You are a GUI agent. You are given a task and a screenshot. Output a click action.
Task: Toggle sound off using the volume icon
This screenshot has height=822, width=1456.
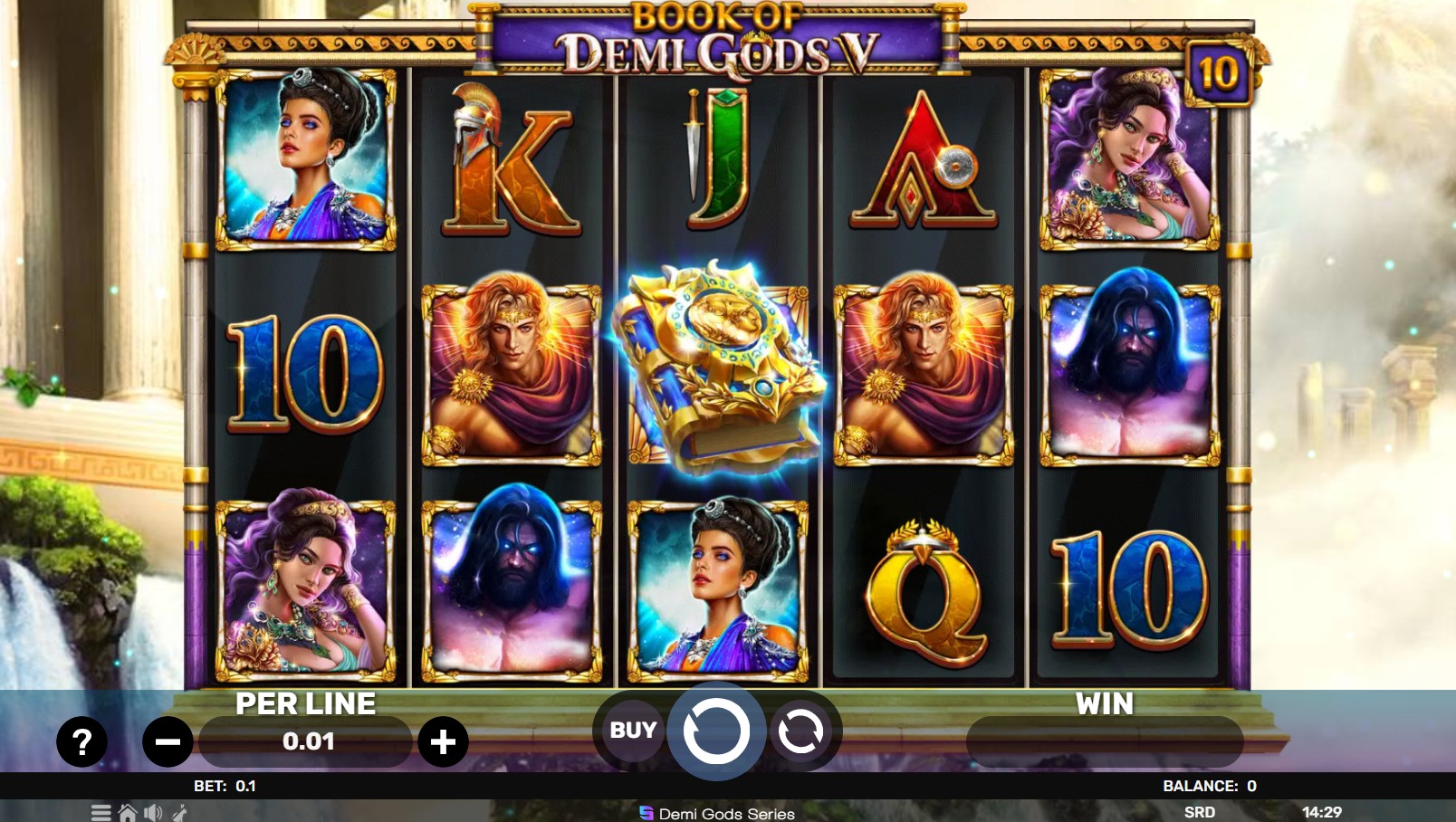click(x=152, y=812)
